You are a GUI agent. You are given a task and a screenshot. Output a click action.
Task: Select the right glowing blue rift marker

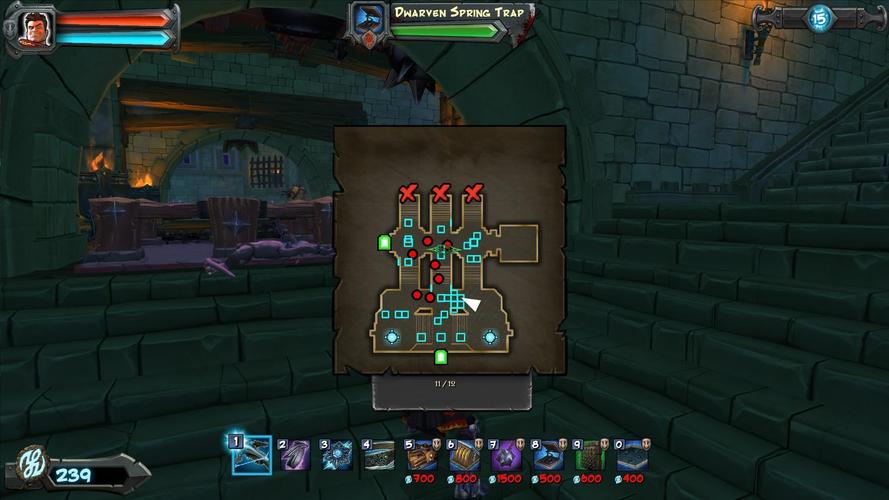point(490,337)
